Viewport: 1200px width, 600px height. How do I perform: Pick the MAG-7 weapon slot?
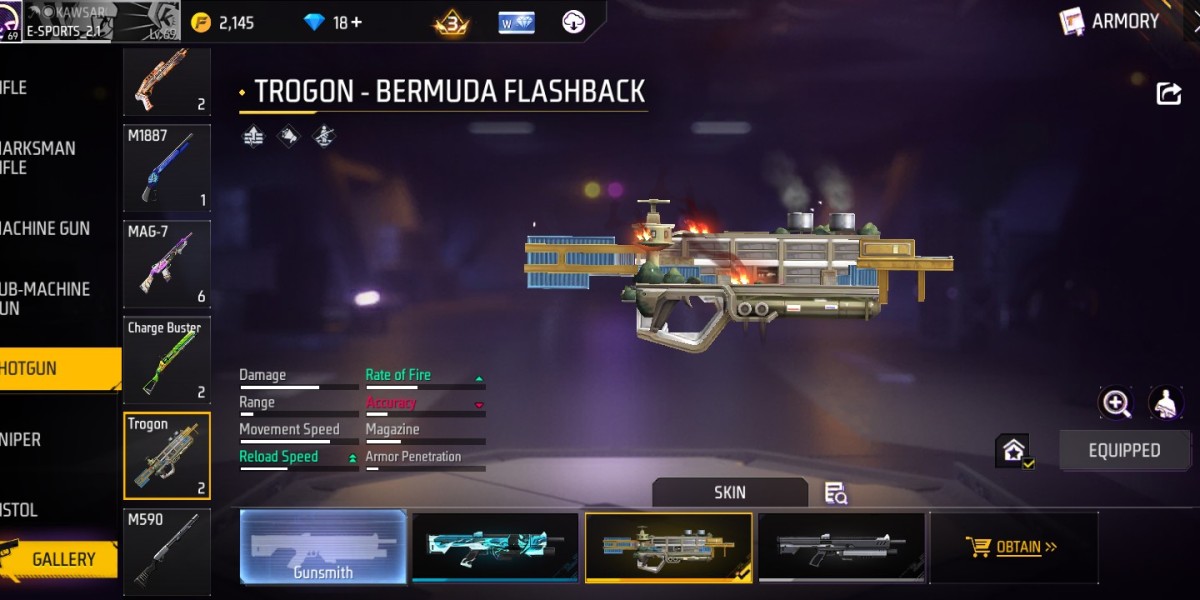[x=167, y=263]
